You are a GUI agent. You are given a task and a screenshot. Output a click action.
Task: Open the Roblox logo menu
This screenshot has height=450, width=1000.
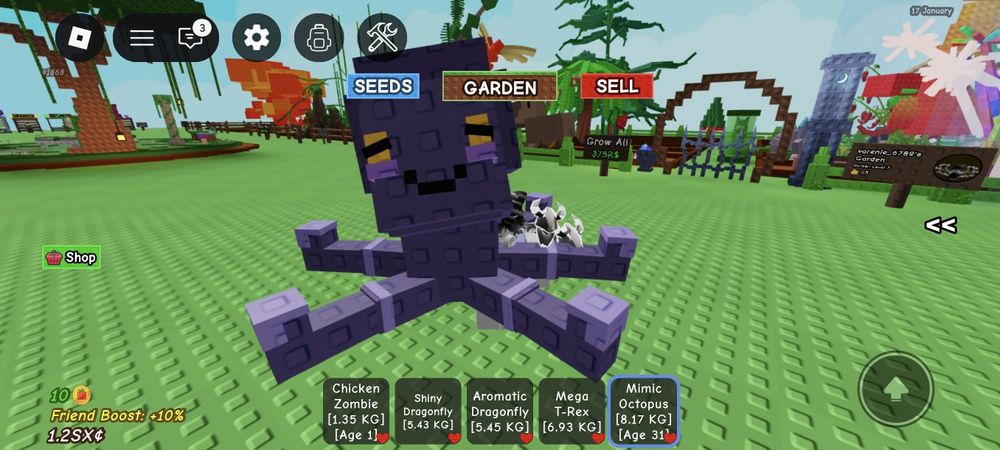tap(80, 38)
